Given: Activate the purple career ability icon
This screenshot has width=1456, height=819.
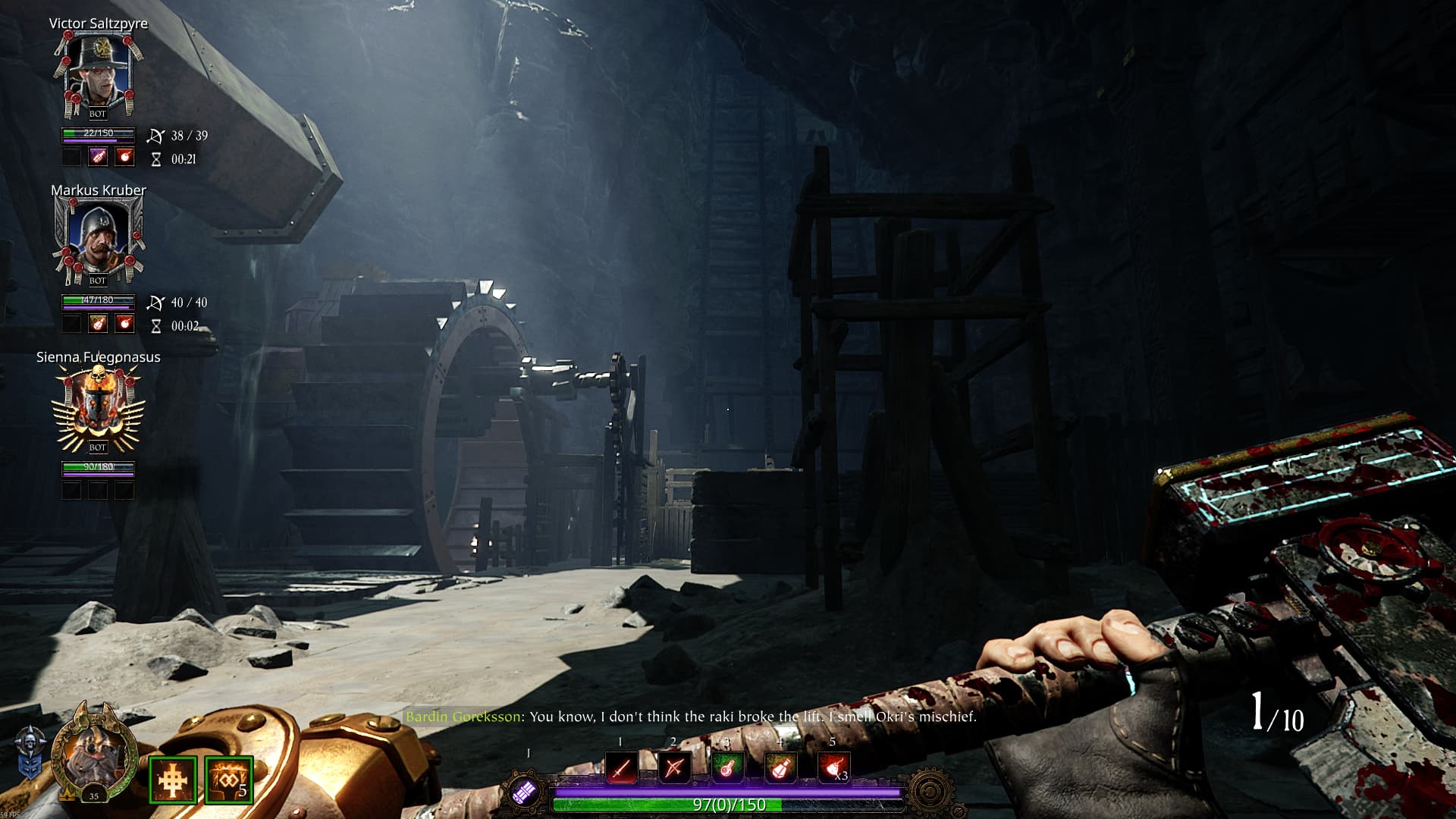Looking at the screenshot, I should [x=524, y=792].
